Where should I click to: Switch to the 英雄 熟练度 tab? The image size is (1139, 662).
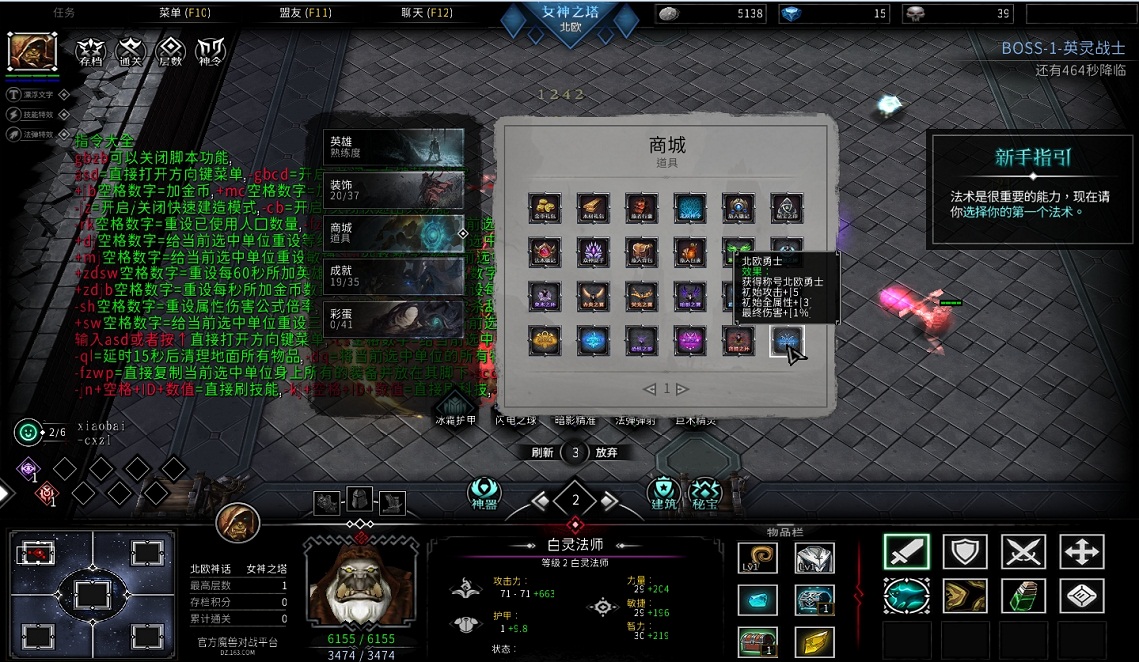click(x=394, y=147)
